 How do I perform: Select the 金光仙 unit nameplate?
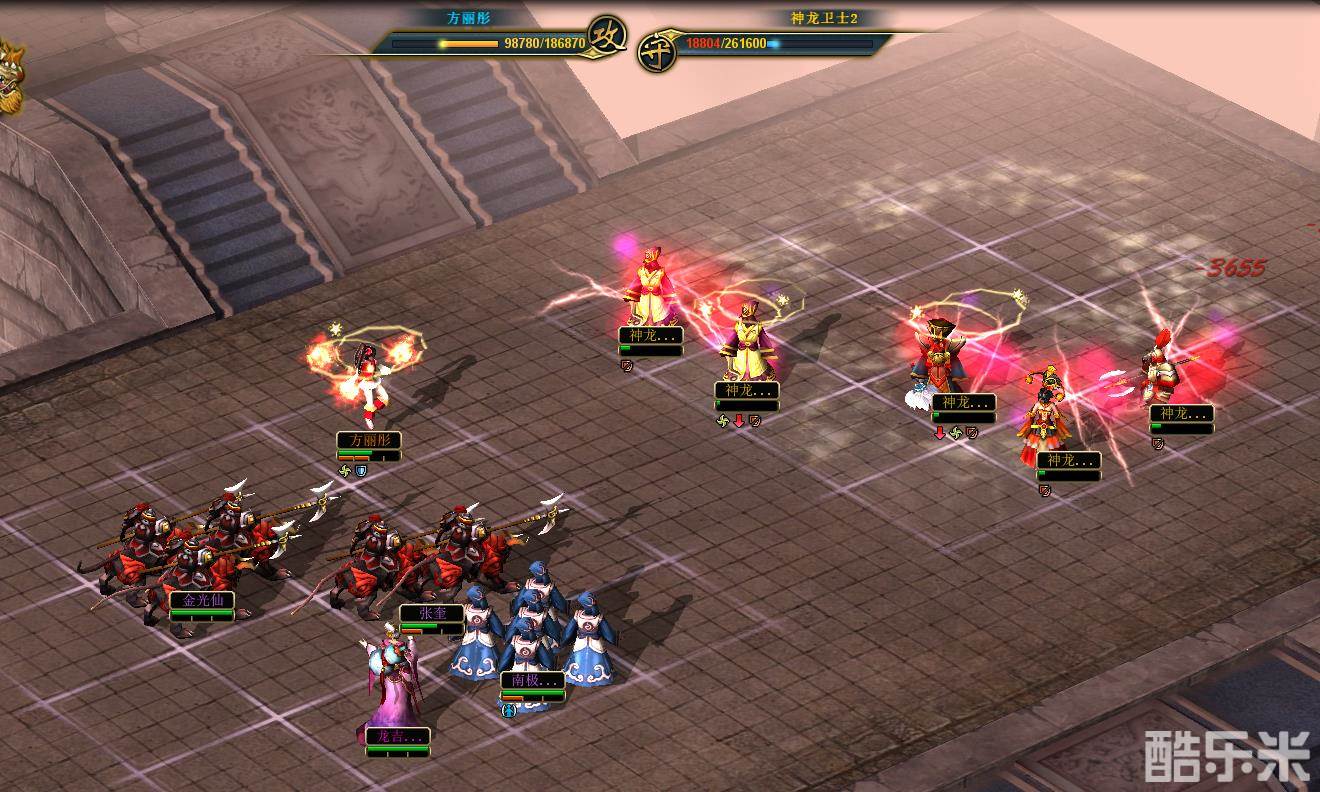[201, 600]
